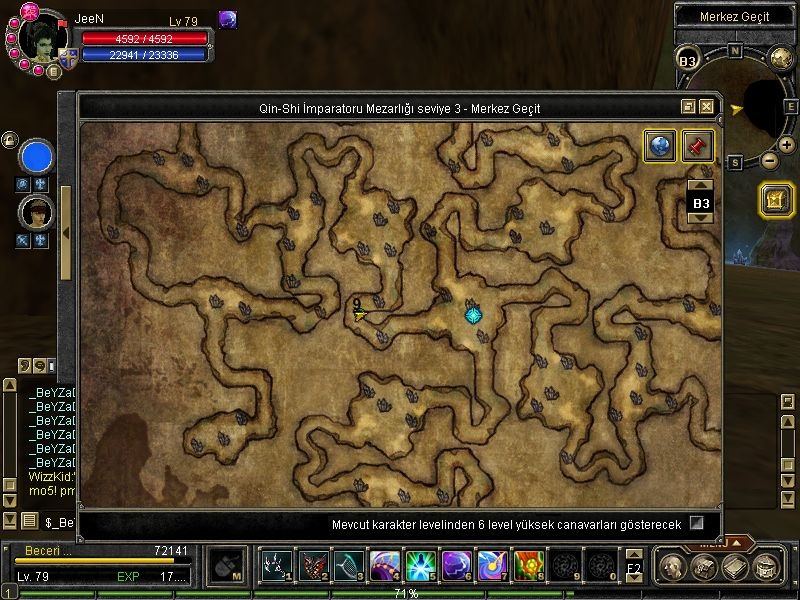Open the glowing golden scroll button
The image size is (800, 600).
click(x=776, y=199)
